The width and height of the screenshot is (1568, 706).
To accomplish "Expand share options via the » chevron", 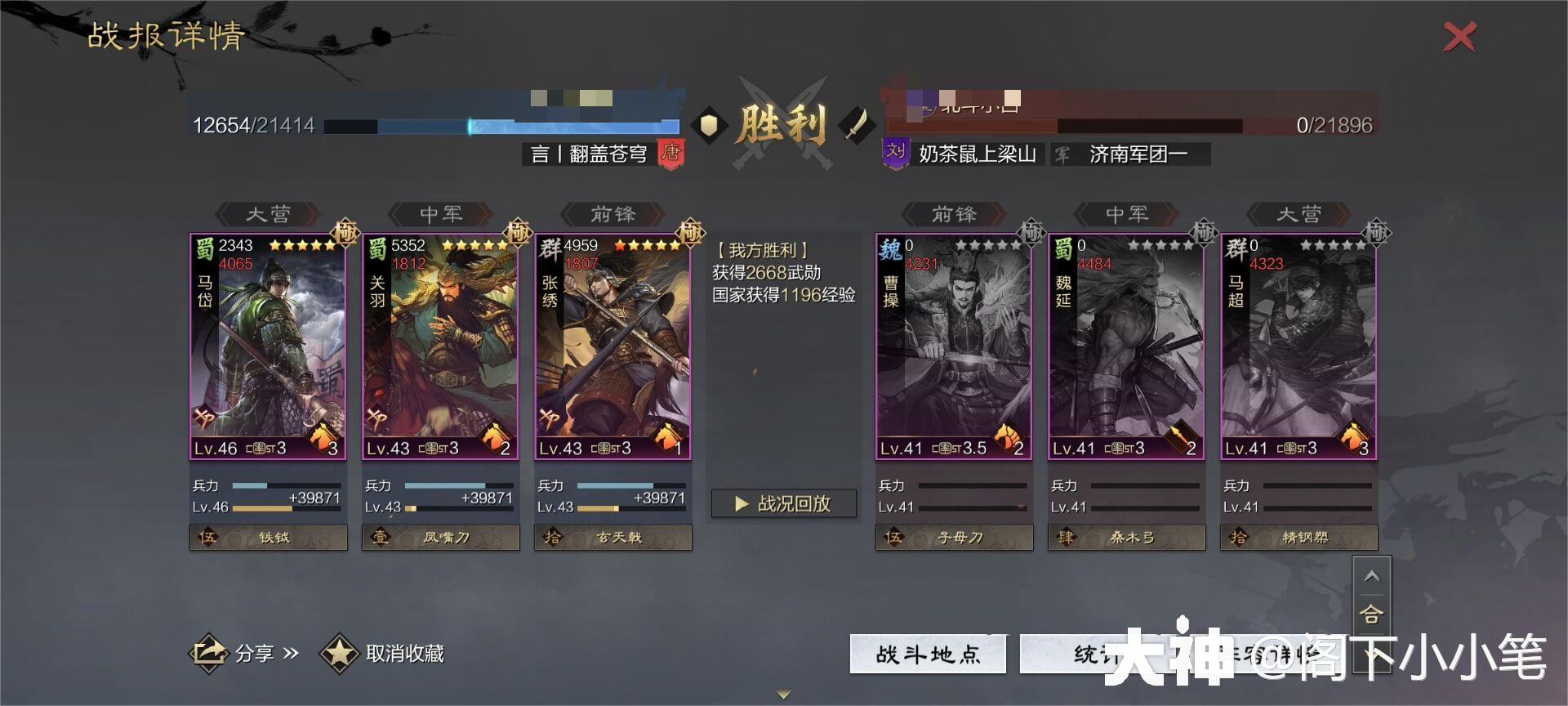I will click(x=292, y=653).
